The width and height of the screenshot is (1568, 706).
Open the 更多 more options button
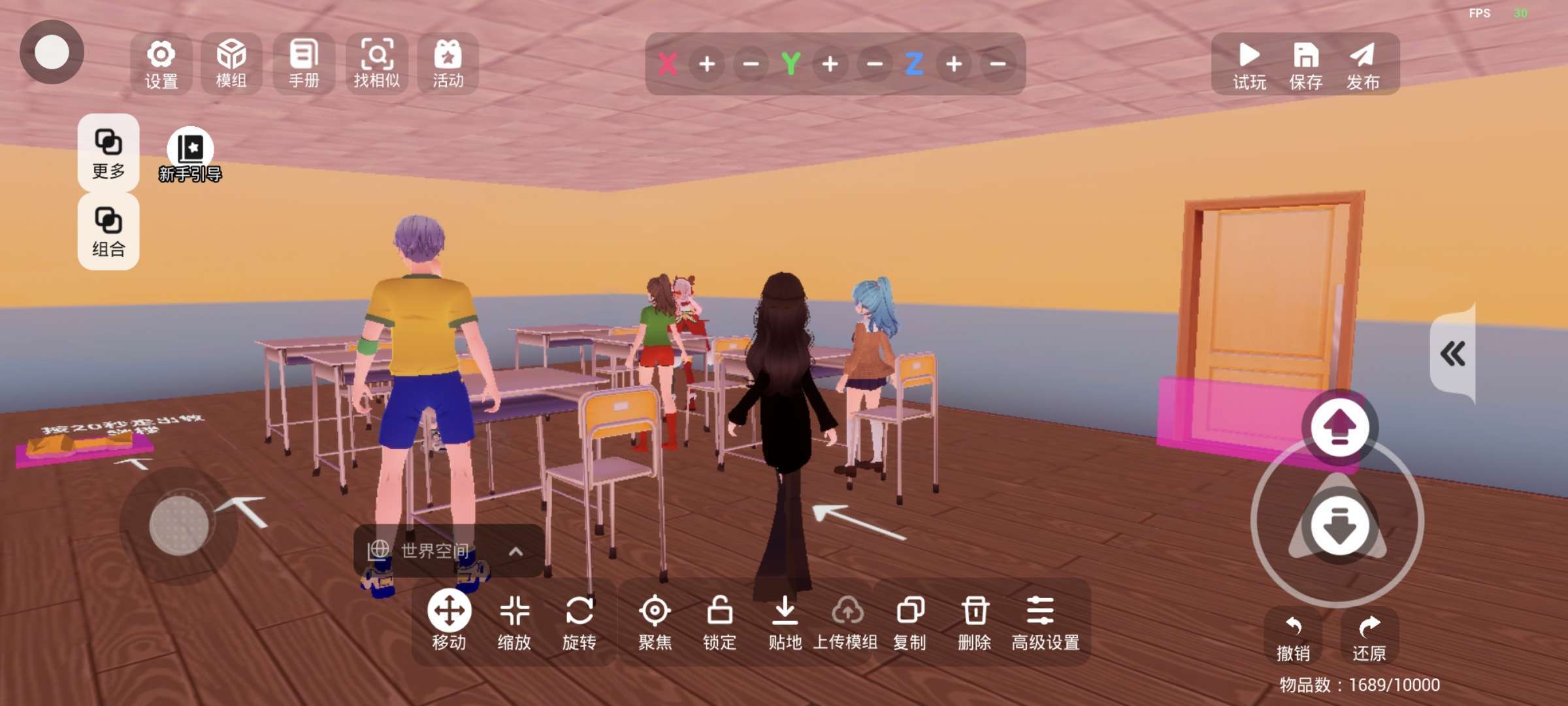(108, 153)
